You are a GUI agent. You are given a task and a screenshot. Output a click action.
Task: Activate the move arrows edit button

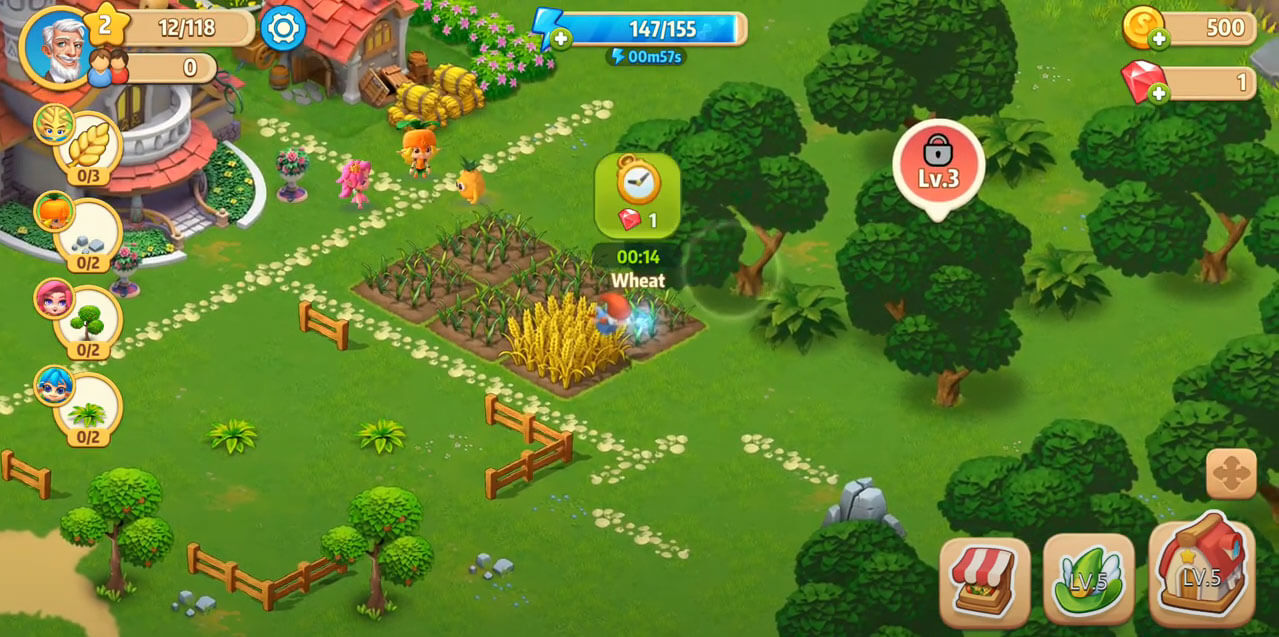[x=1231, y=473]
